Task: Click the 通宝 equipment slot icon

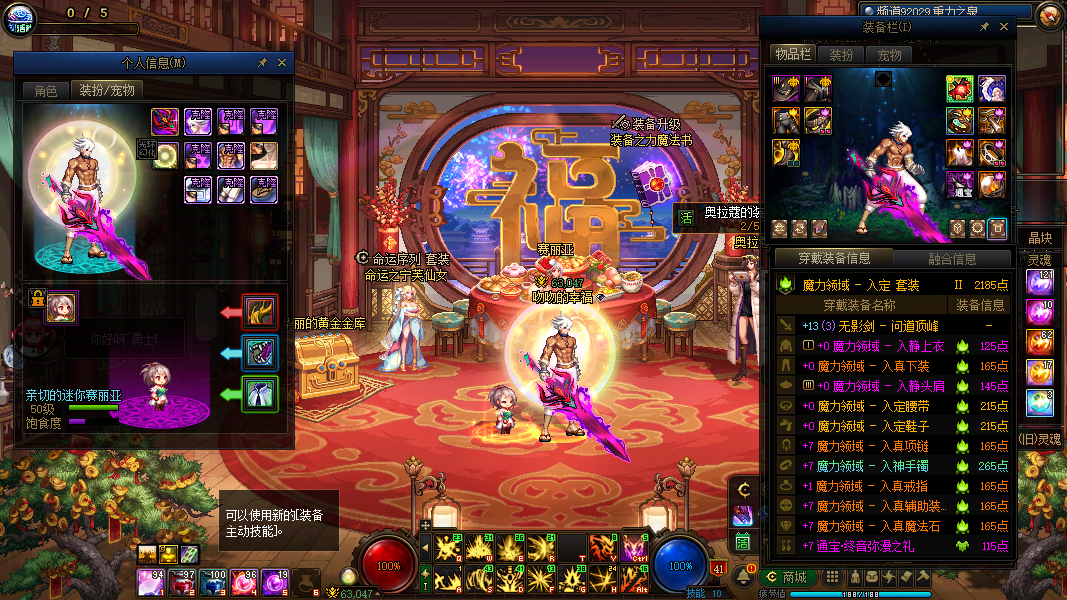Action: click(x=959, y=185)
